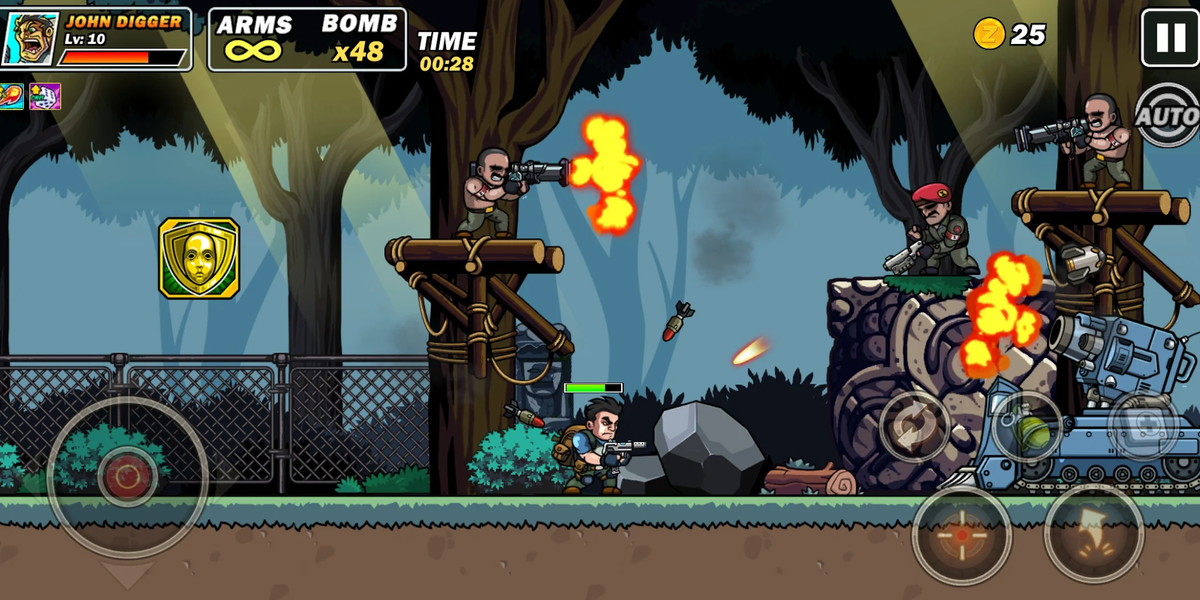This screenshot has width=1200, height=600.
Task: Select the fireball buff icon
Action: click(12, 97)
